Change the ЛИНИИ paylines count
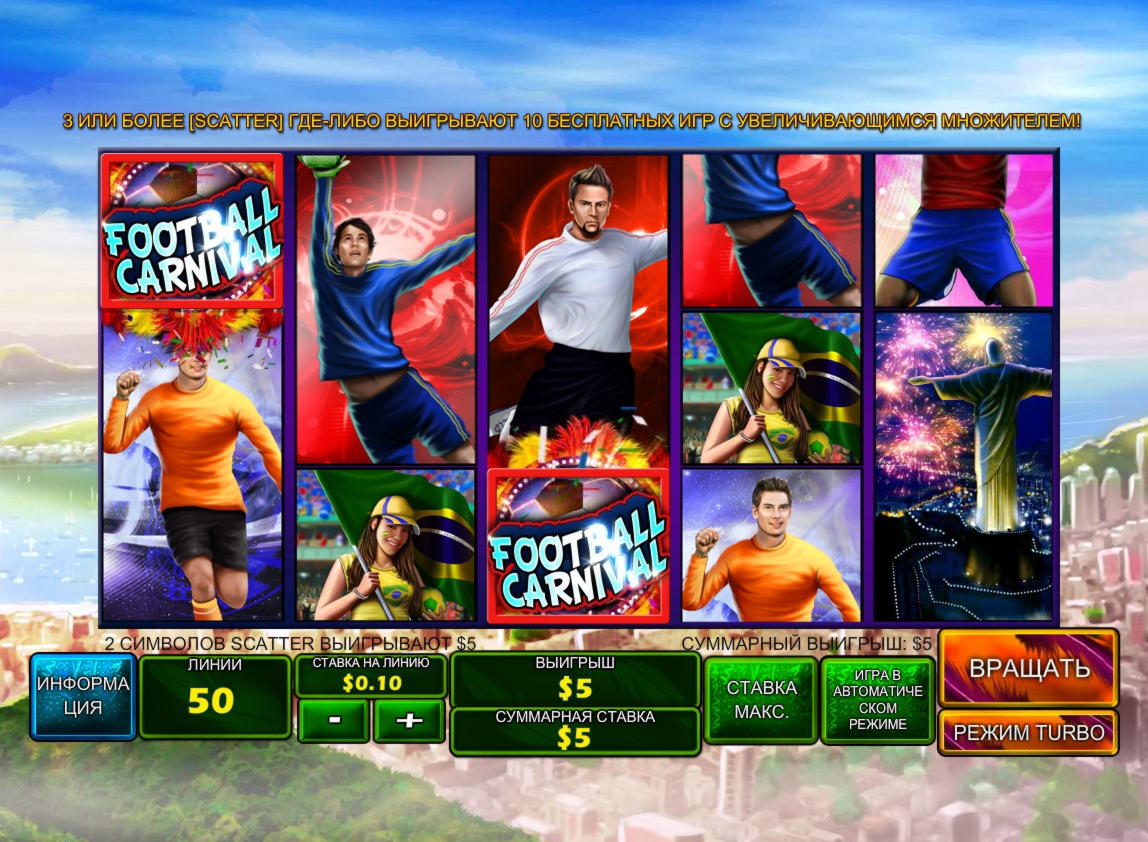The image size is (1148, 842). [x=214, y=696]
